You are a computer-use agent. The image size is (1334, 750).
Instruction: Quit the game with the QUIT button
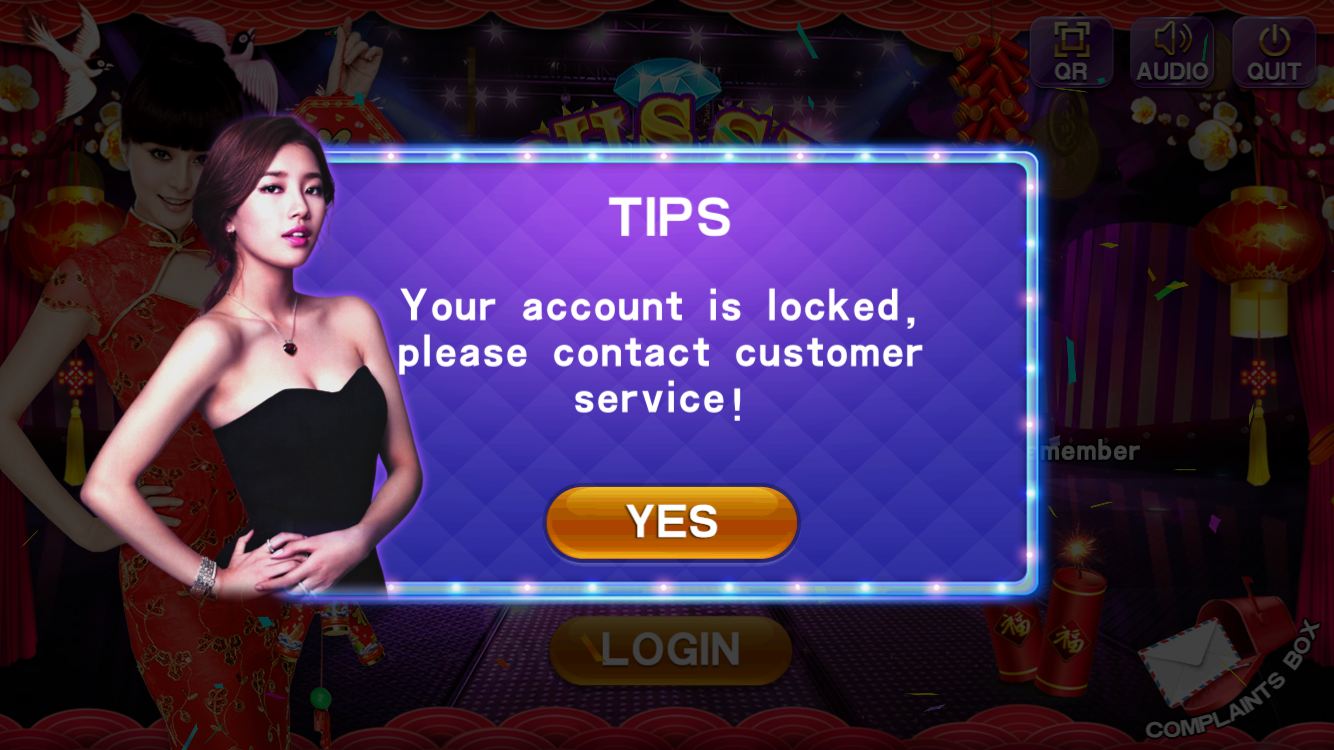coord(1273,52)
